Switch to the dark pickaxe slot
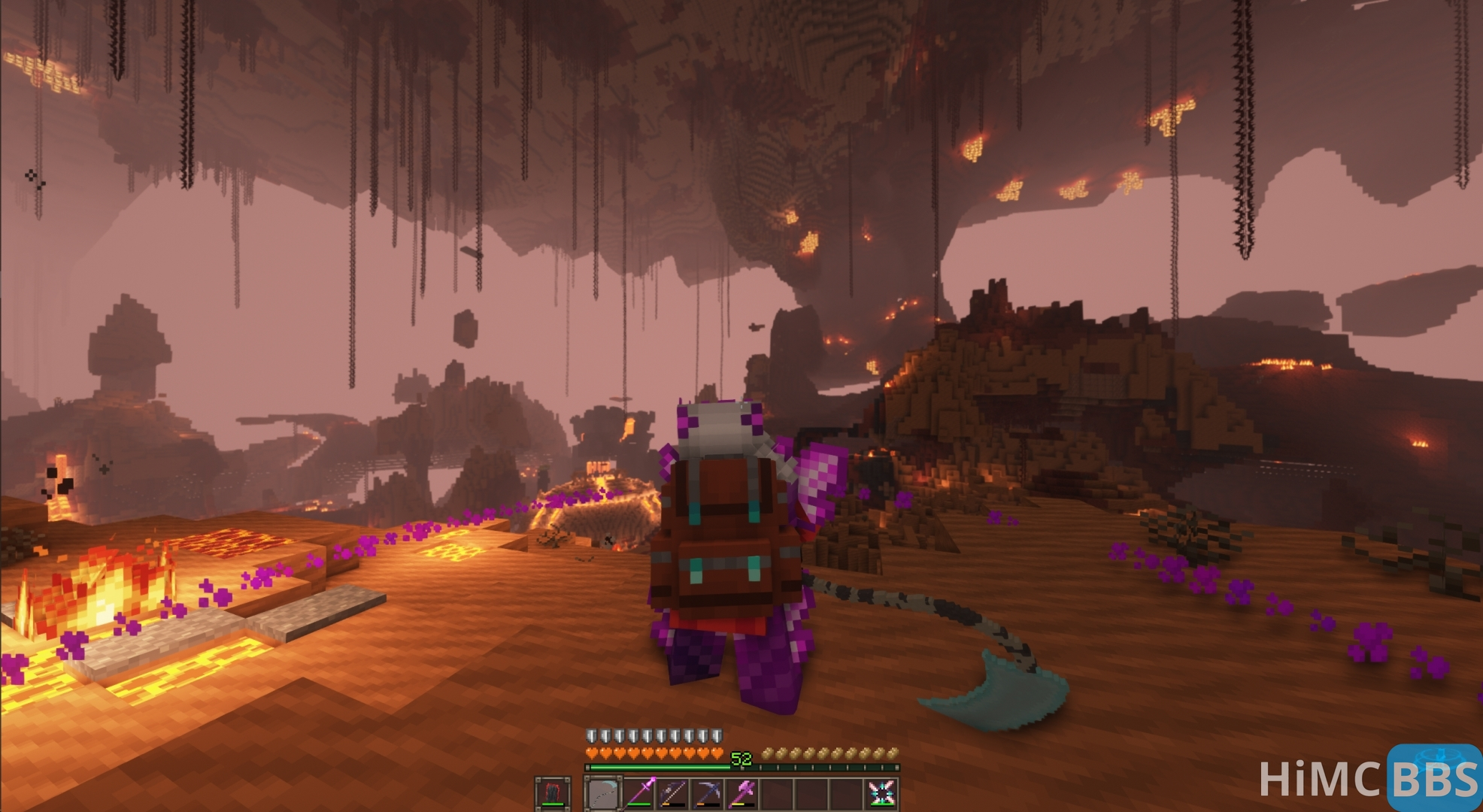1483x812 pixels. tap(708, 794)
